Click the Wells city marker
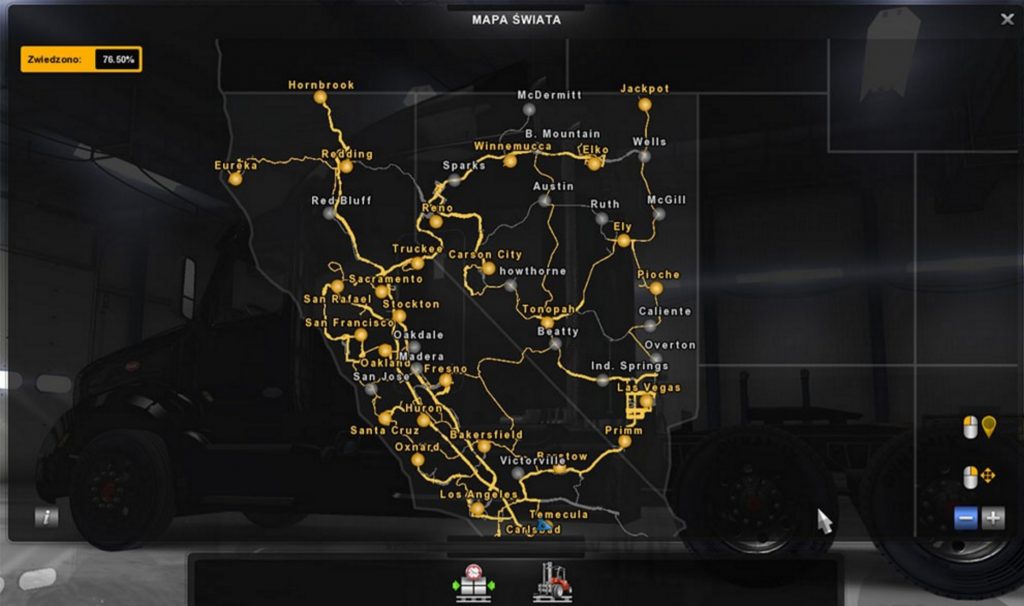The height and width of the screenshot is (606, 1024). (644, 156)
